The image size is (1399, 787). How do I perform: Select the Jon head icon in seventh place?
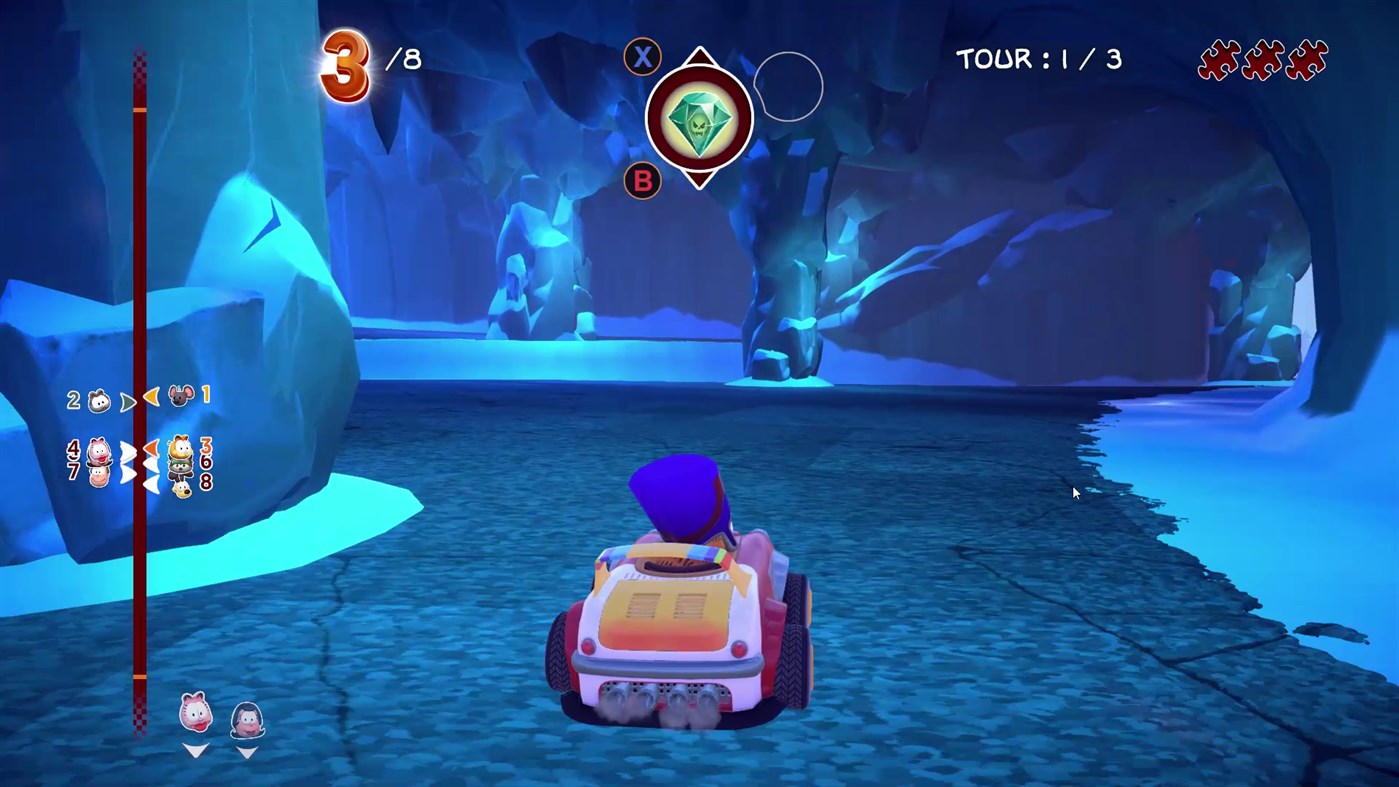point(98,478)
